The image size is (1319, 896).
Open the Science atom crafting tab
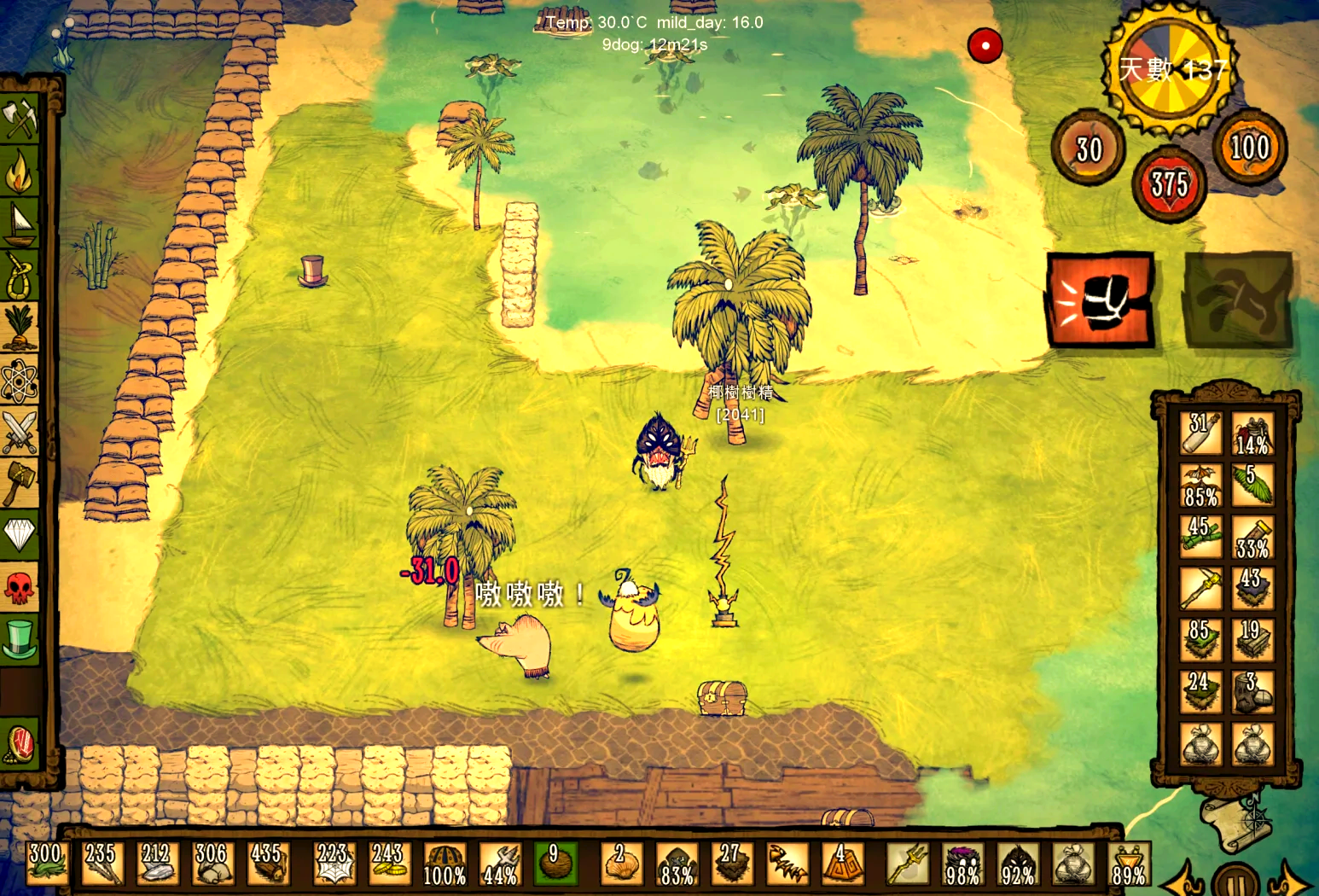pos(20,381)
